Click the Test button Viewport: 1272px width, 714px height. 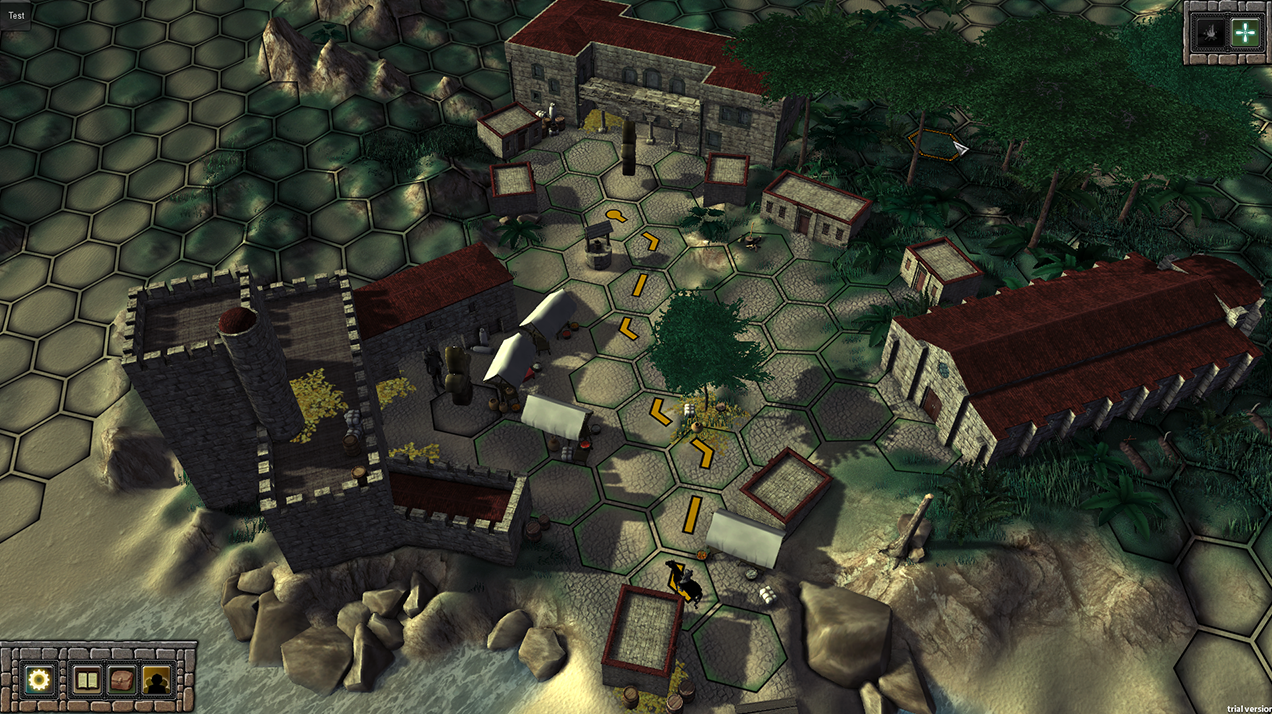(x=18, y=16)
